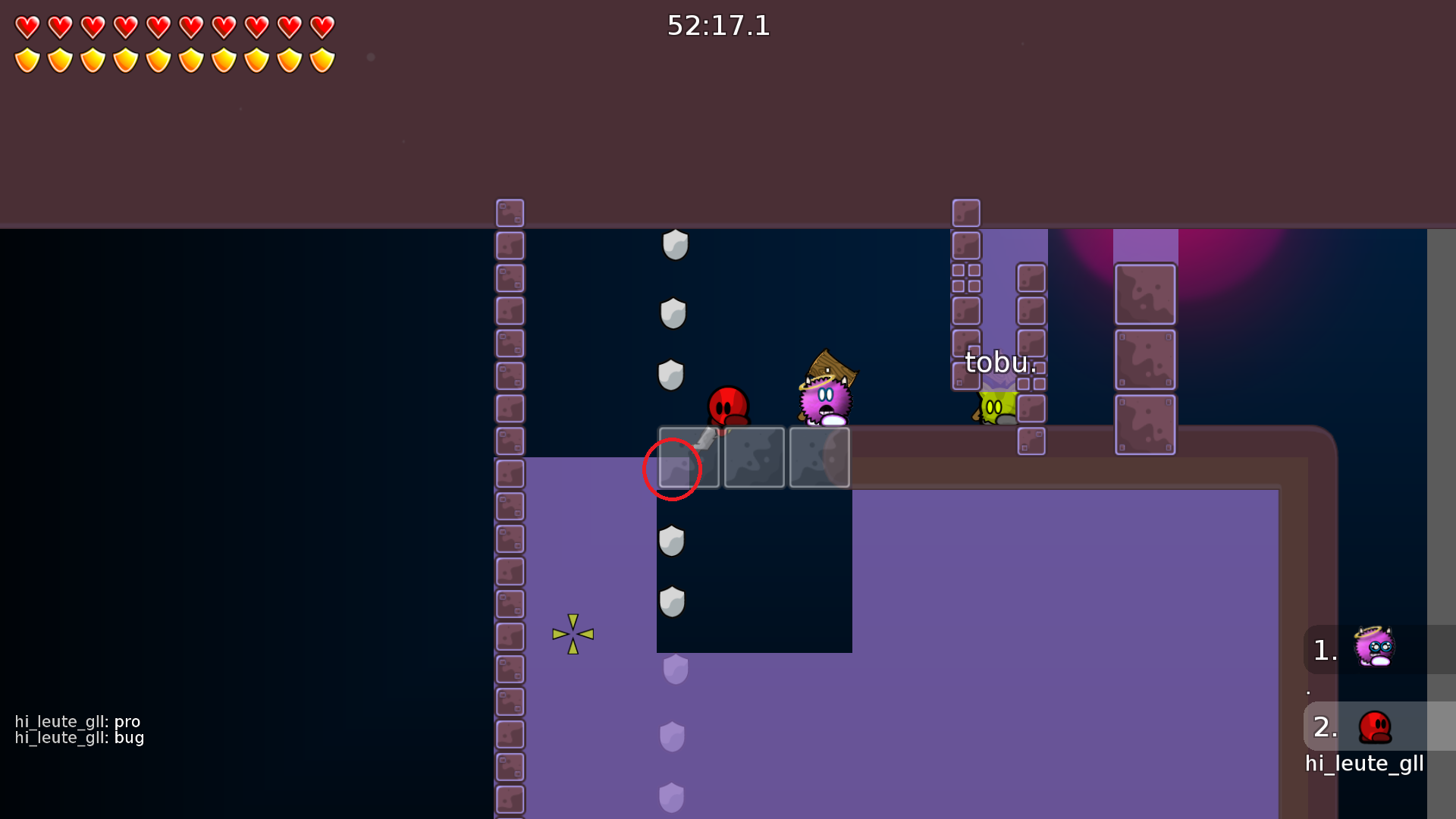Screen dimensions: 1456x819
Task: Click the race timer showing 52:17.1
Action: tap(717, 27)
